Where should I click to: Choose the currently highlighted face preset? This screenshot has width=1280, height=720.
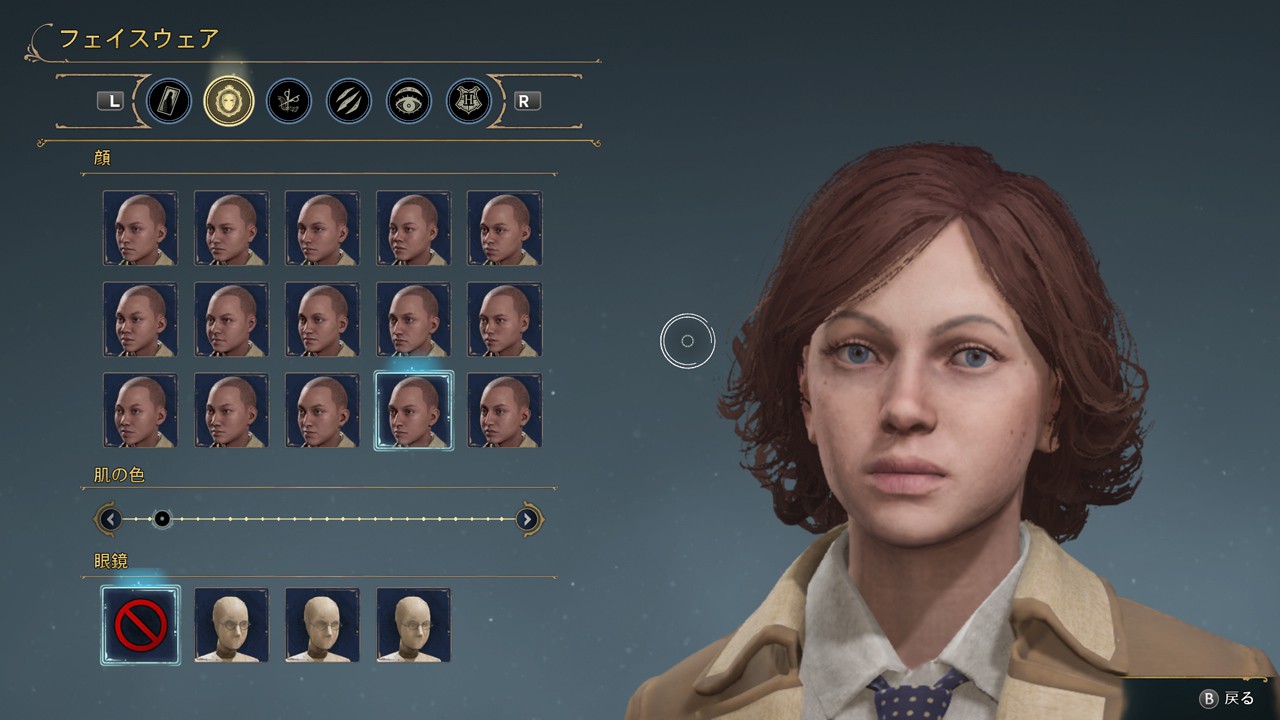tap(413, 410)
